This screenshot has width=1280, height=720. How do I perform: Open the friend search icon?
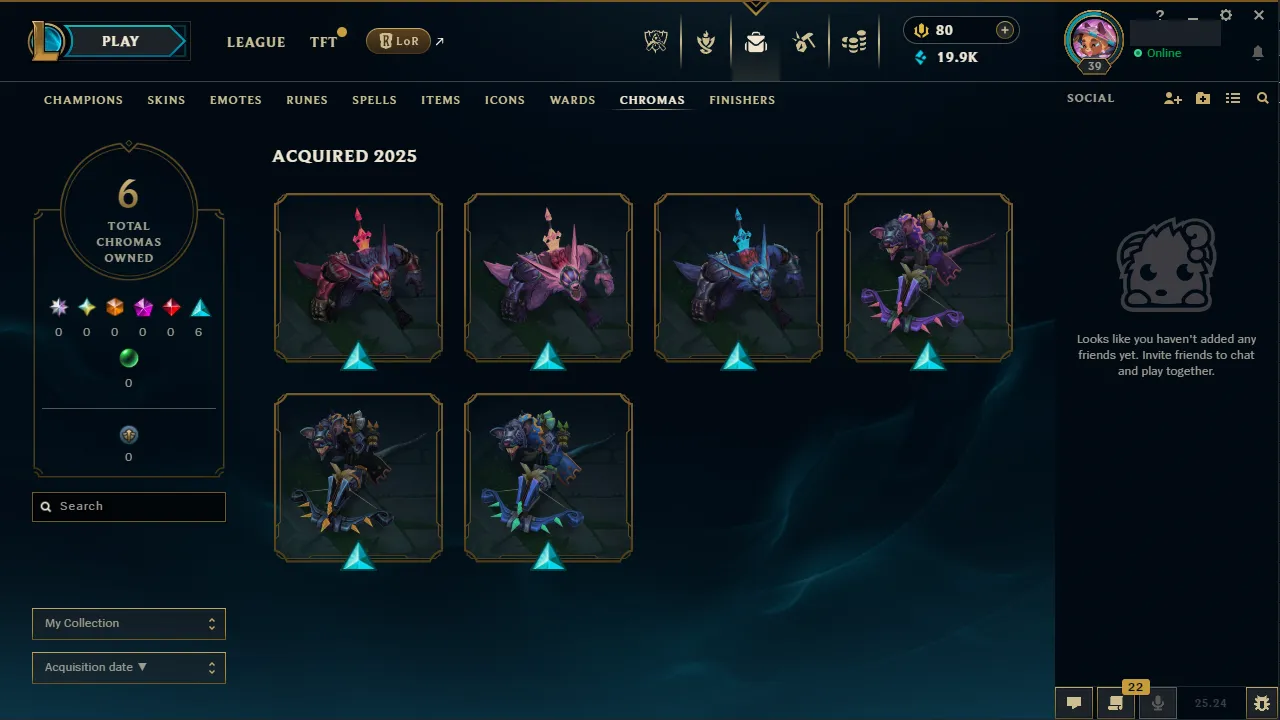(x=1262, y=98)
